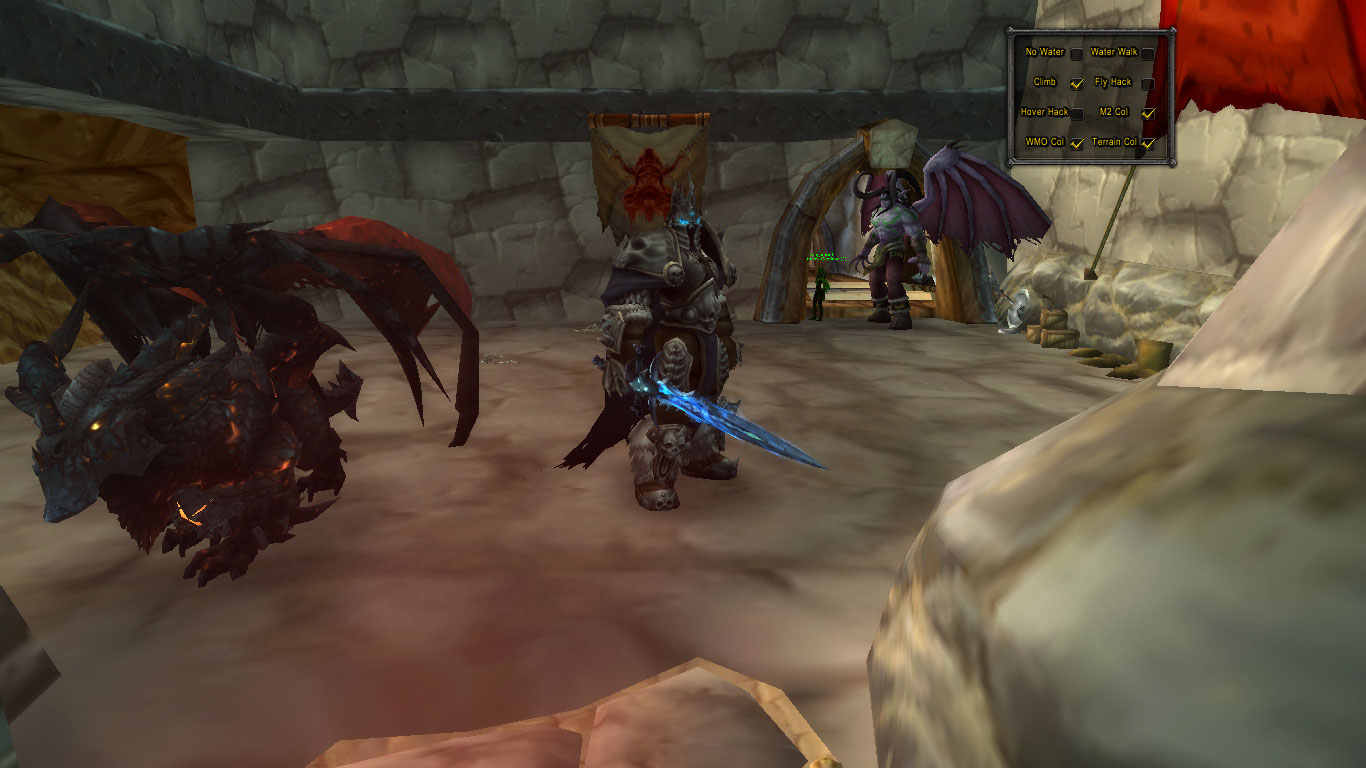Untick the WMO Col checkbox

tap(1077, 143)
